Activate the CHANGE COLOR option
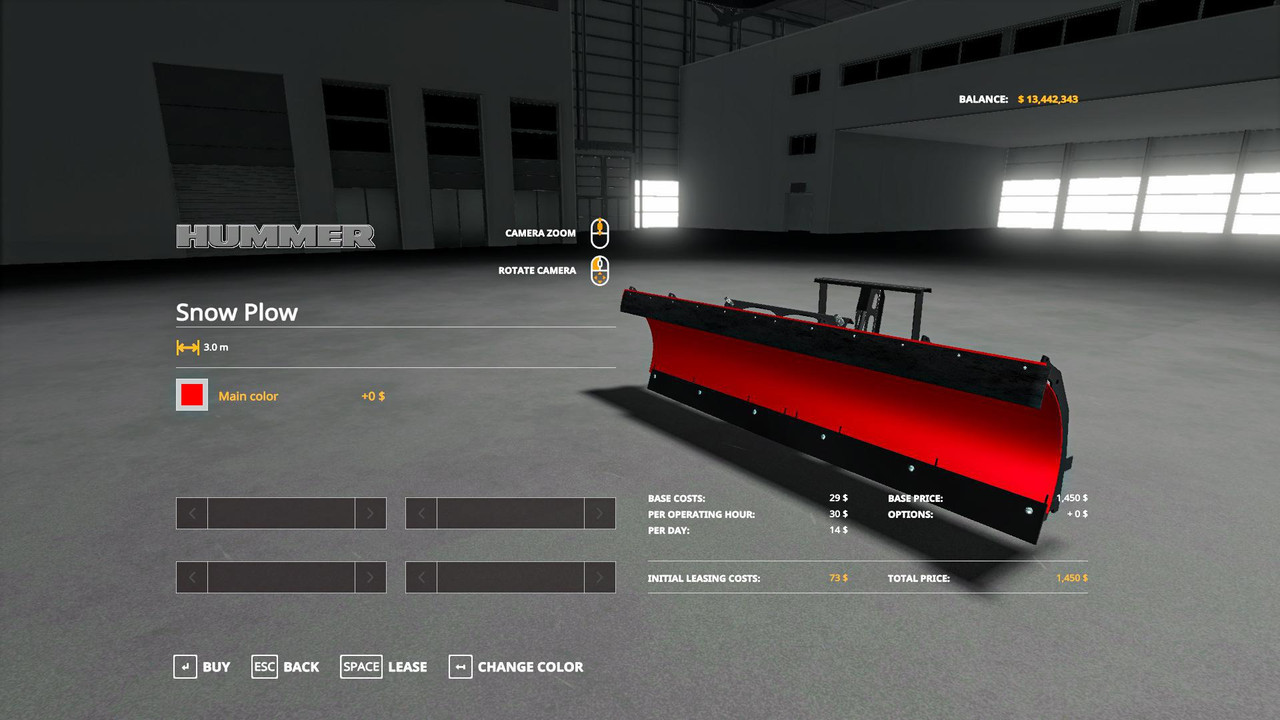1280x720 pixels. click(x=531, y=667)
